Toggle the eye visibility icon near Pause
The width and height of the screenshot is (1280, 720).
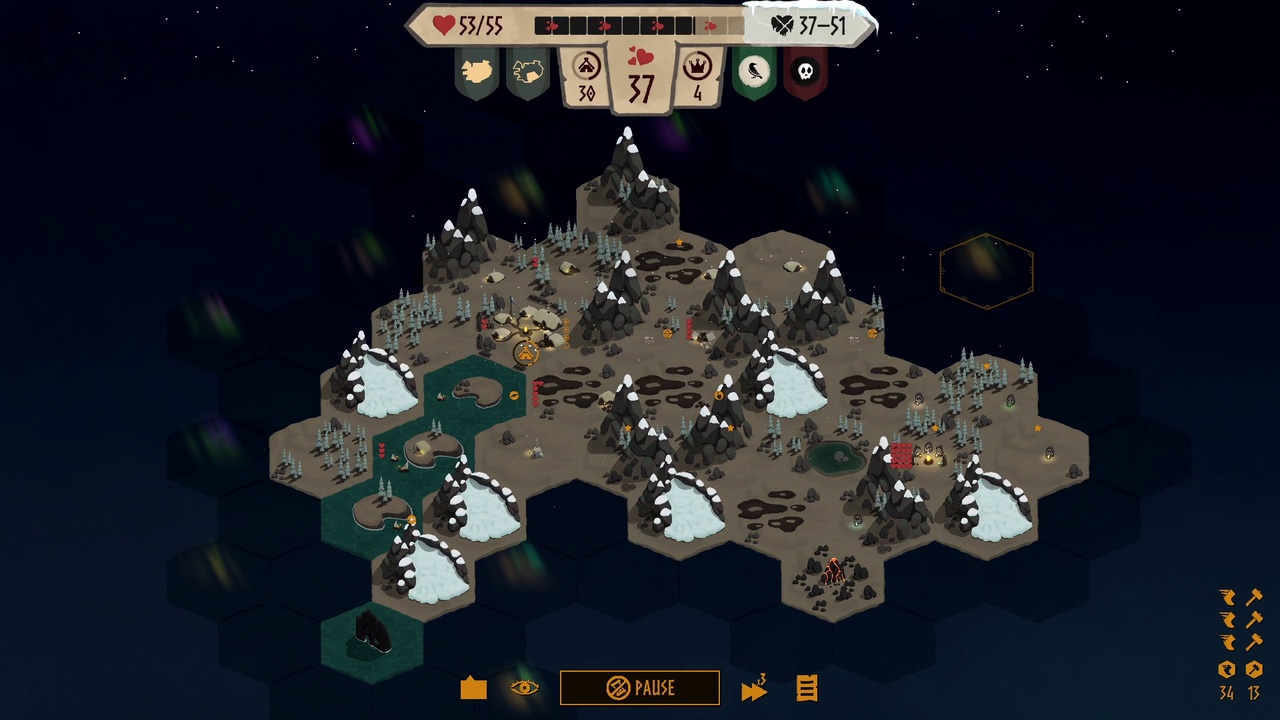tap(524, 688)
